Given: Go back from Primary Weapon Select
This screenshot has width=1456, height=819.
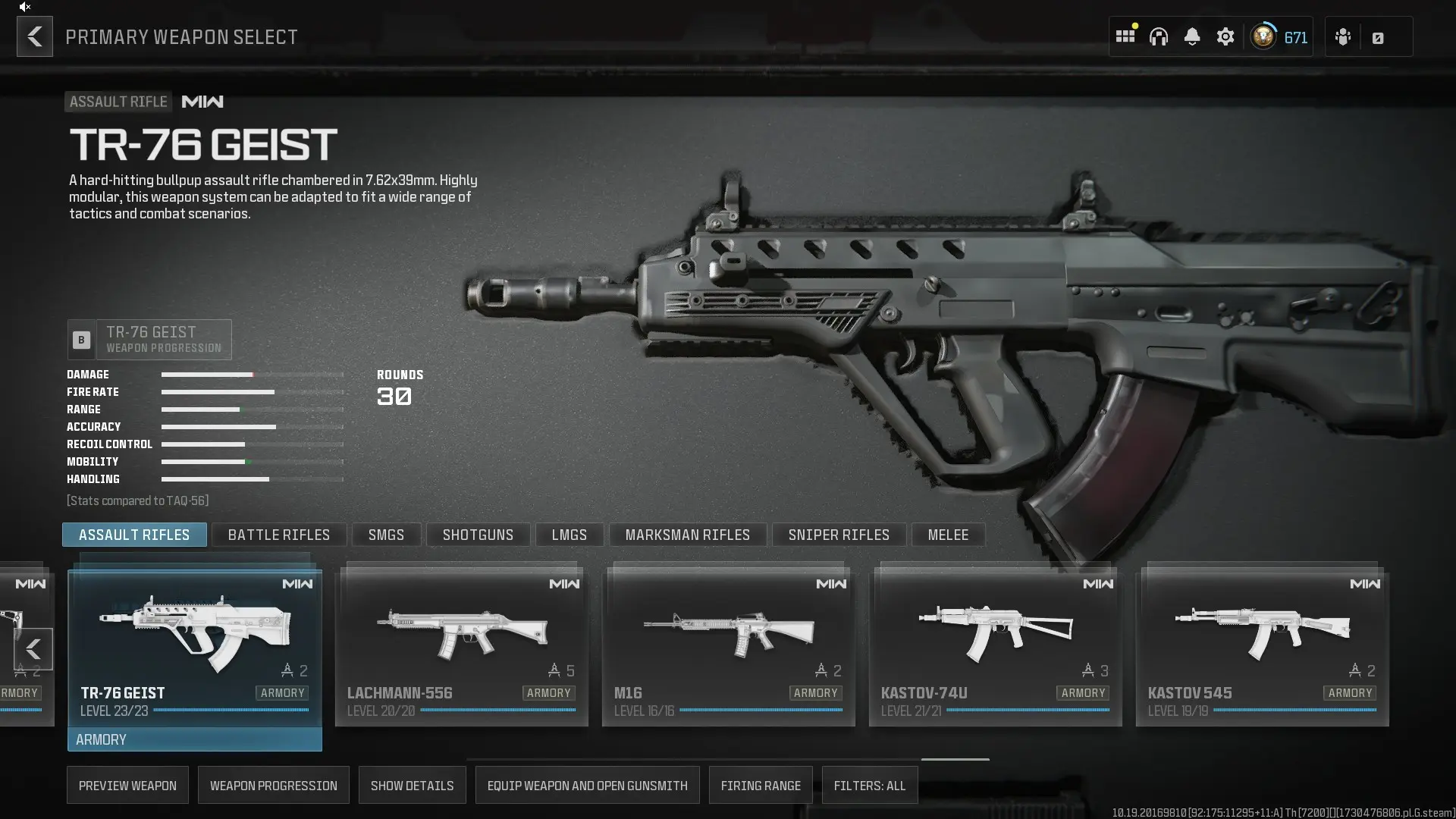Looking at the screenshot, I should [35, 36].
